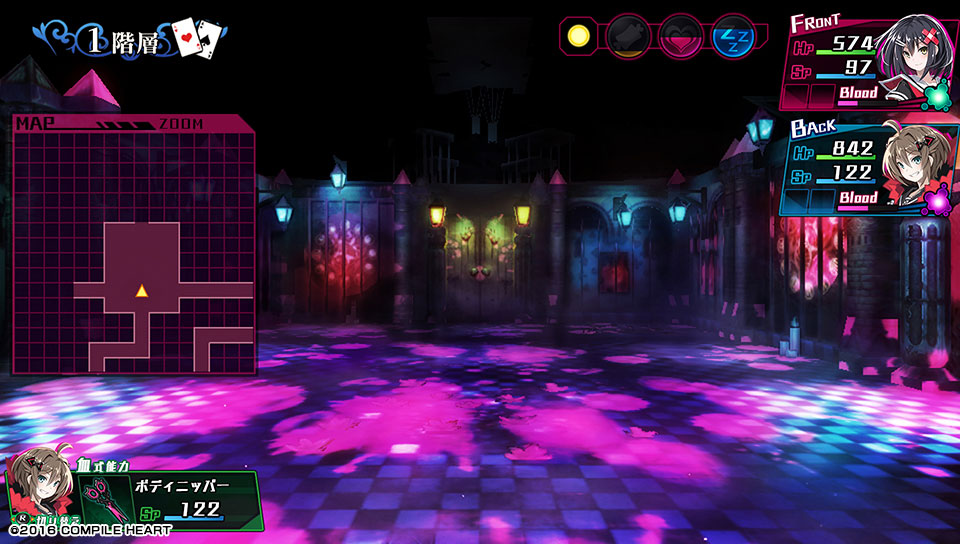Screen dimensions: 960x544
Task: Click the dungeon minimap panel
Action: coord(133,246)
